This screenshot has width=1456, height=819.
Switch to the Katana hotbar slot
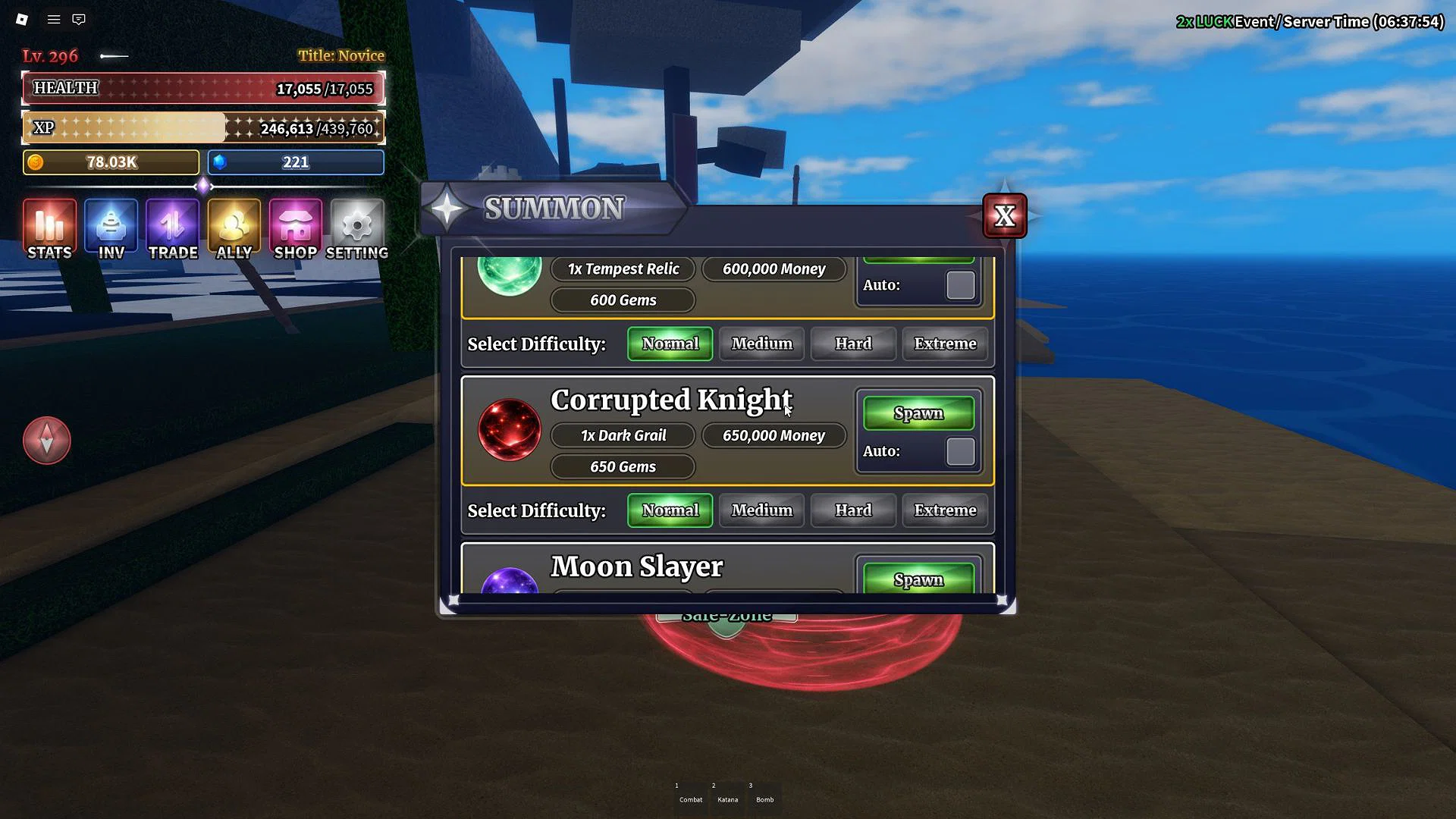(727, 794)
